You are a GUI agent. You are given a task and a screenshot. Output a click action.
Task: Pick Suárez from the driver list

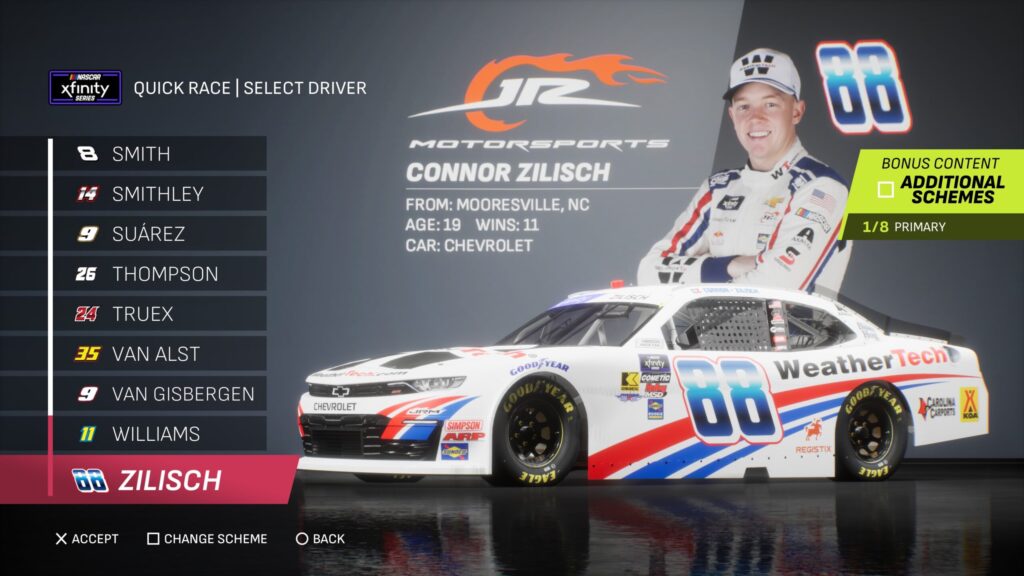[x=158, y=234]
